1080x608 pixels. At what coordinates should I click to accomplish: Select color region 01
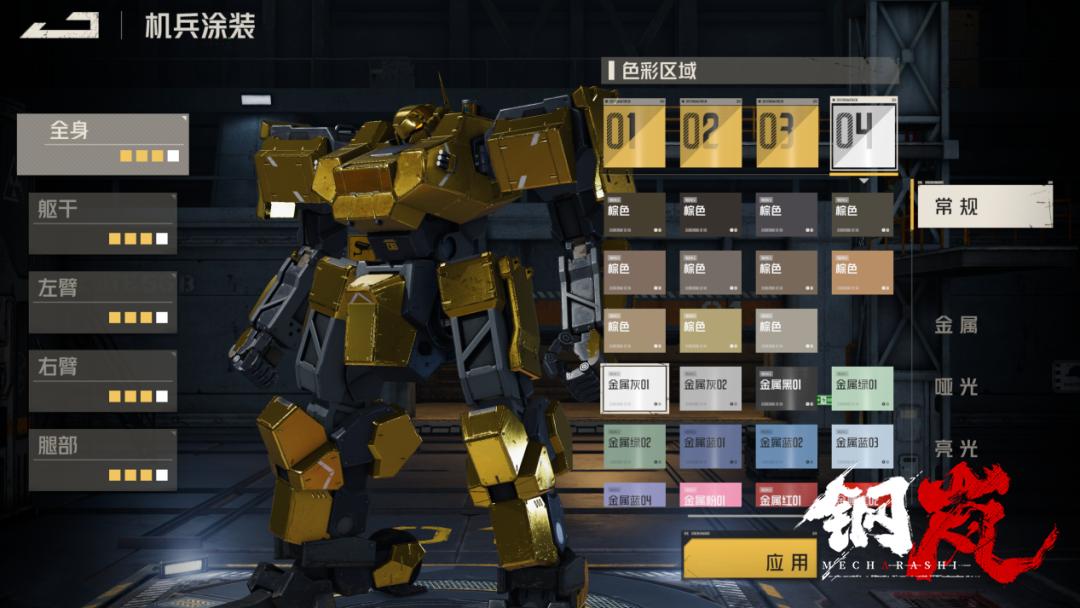coord(635,133)
